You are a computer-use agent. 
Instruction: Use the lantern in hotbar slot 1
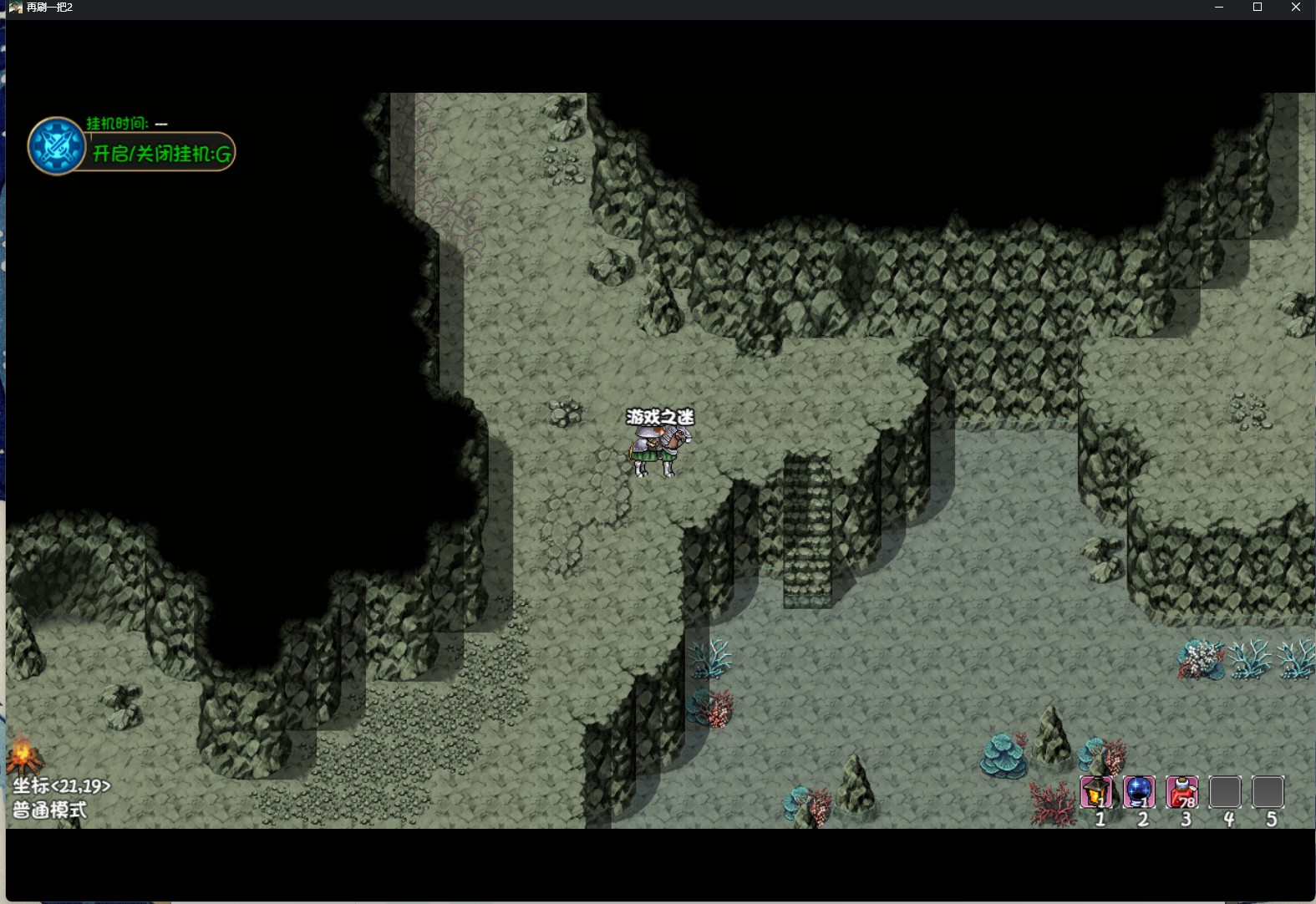pos(1096,792)
